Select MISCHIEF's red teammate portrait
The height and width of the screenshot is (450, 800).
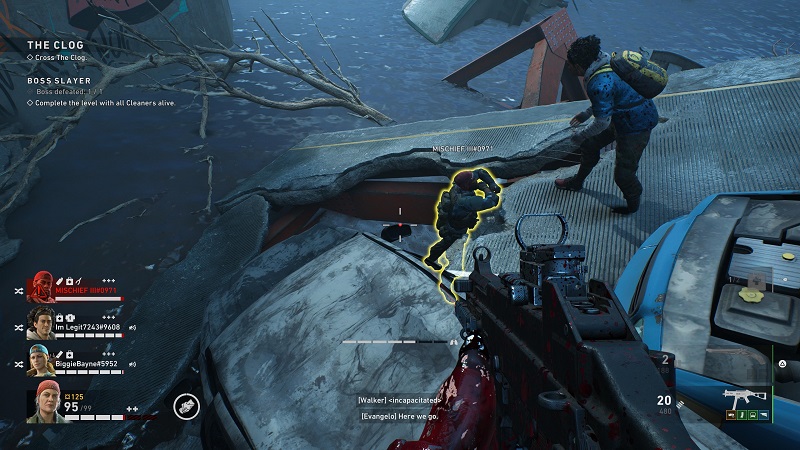[42, 287]
